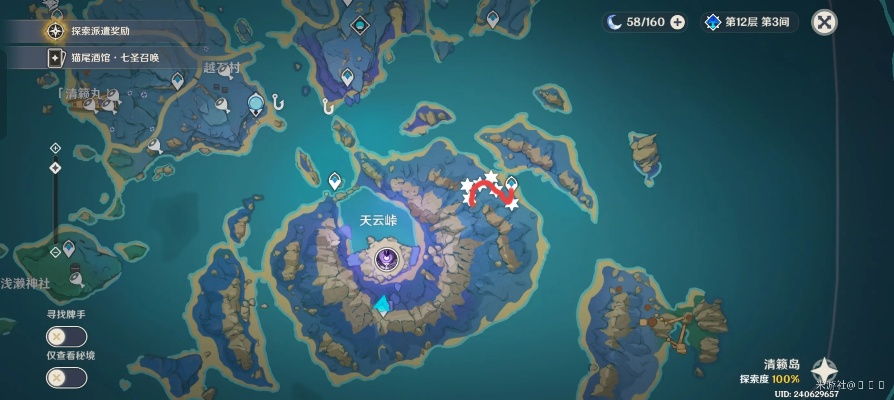Close the map with the X button
The width and height of the screenshot is (894, 400).
(824, 22)
